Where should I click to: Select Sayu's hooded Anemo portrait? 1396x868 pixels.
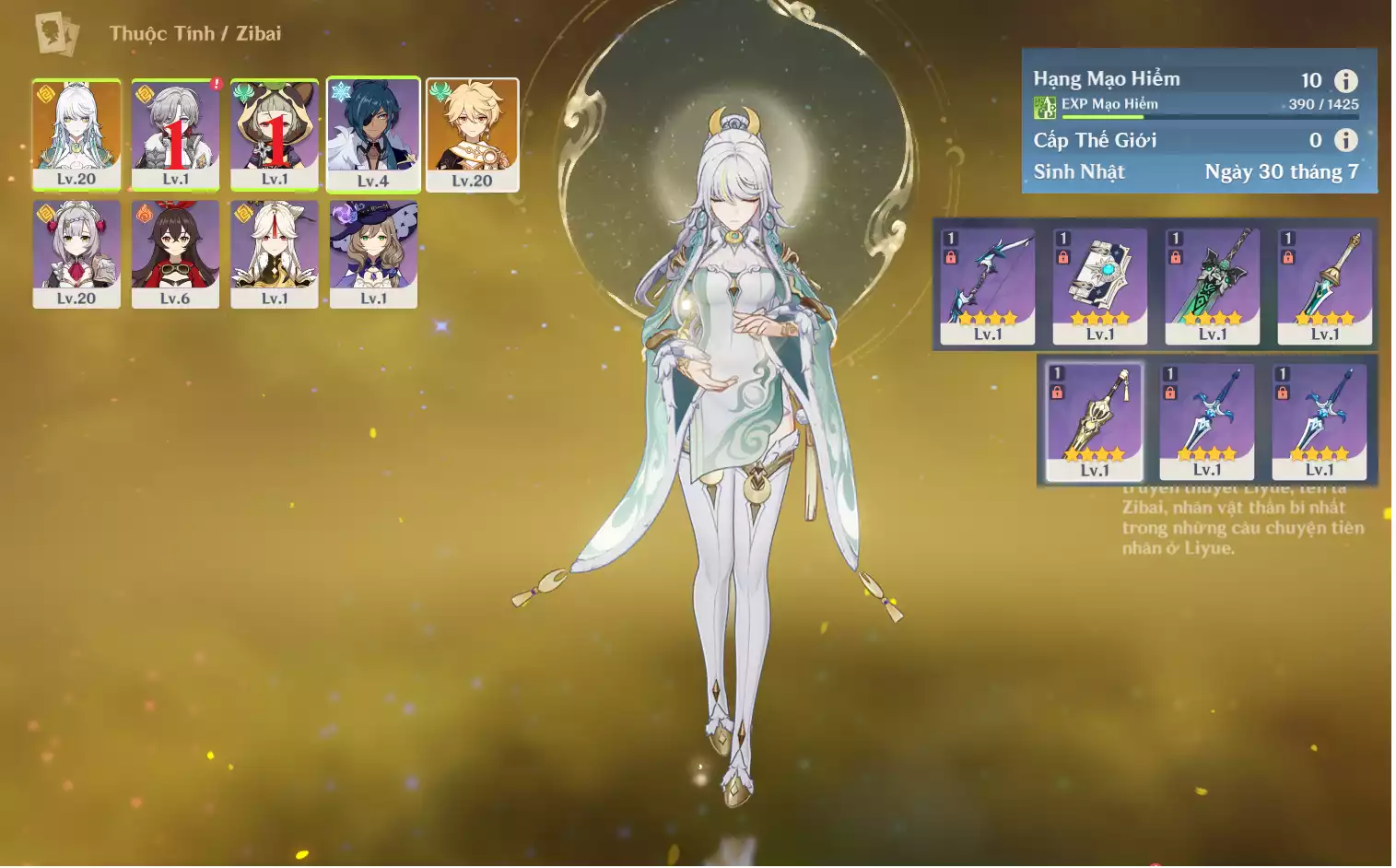coord(275,134)
